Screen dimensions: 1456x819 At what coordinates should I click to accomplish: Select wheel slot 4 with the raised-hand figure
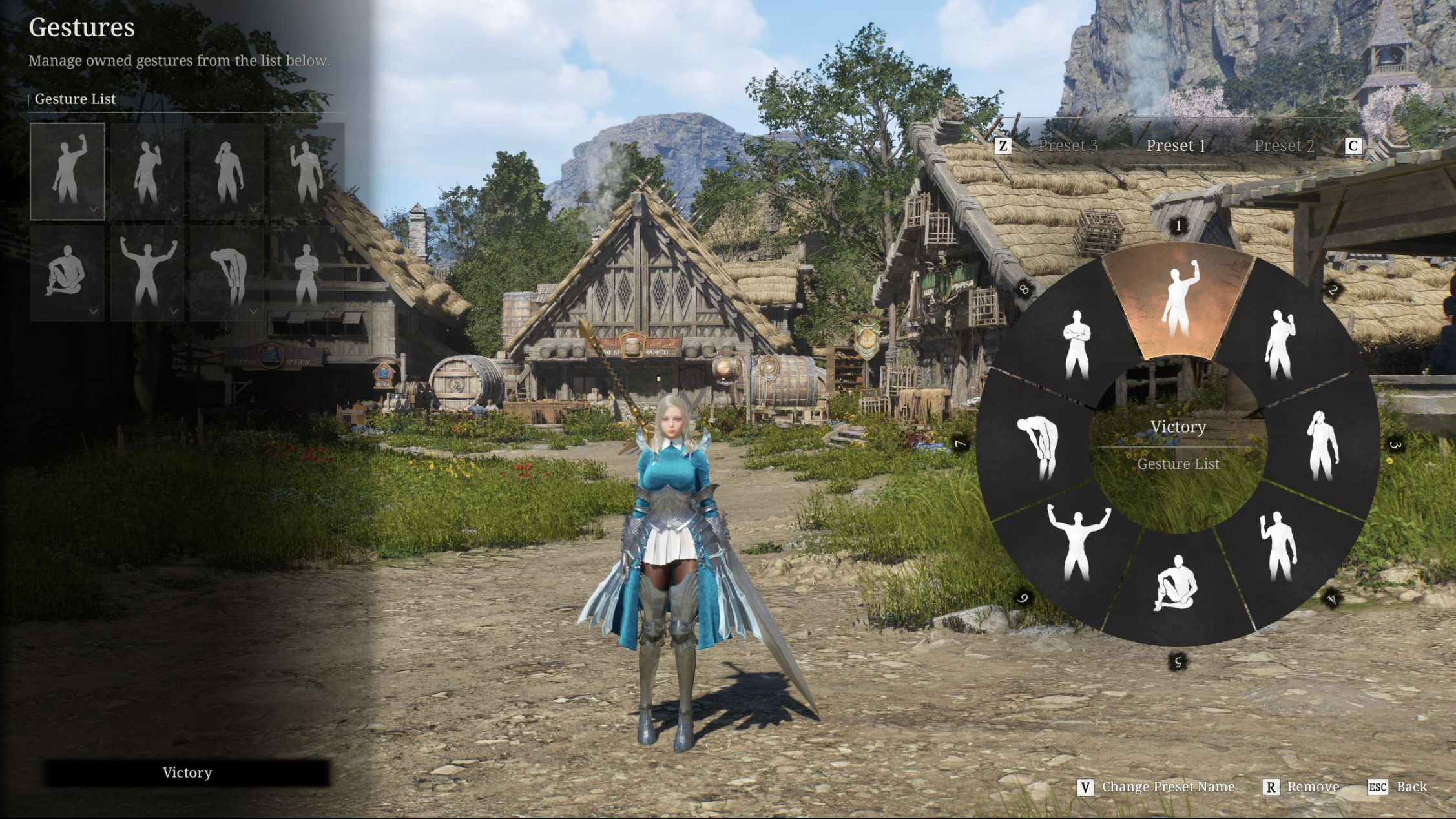coord(1279,547)
